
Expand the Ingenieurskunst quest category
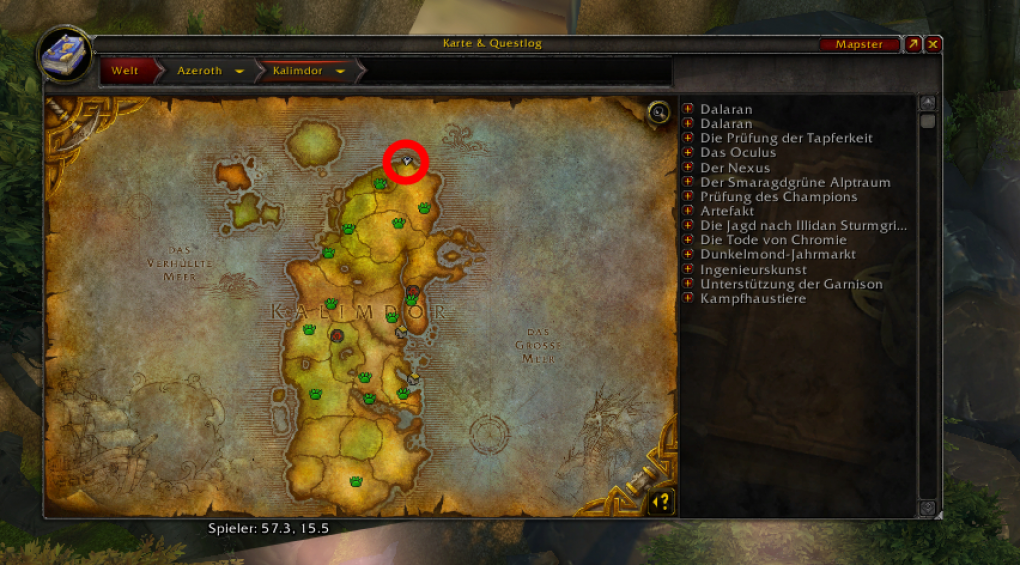pyautogui.click(x=688, y=270)
